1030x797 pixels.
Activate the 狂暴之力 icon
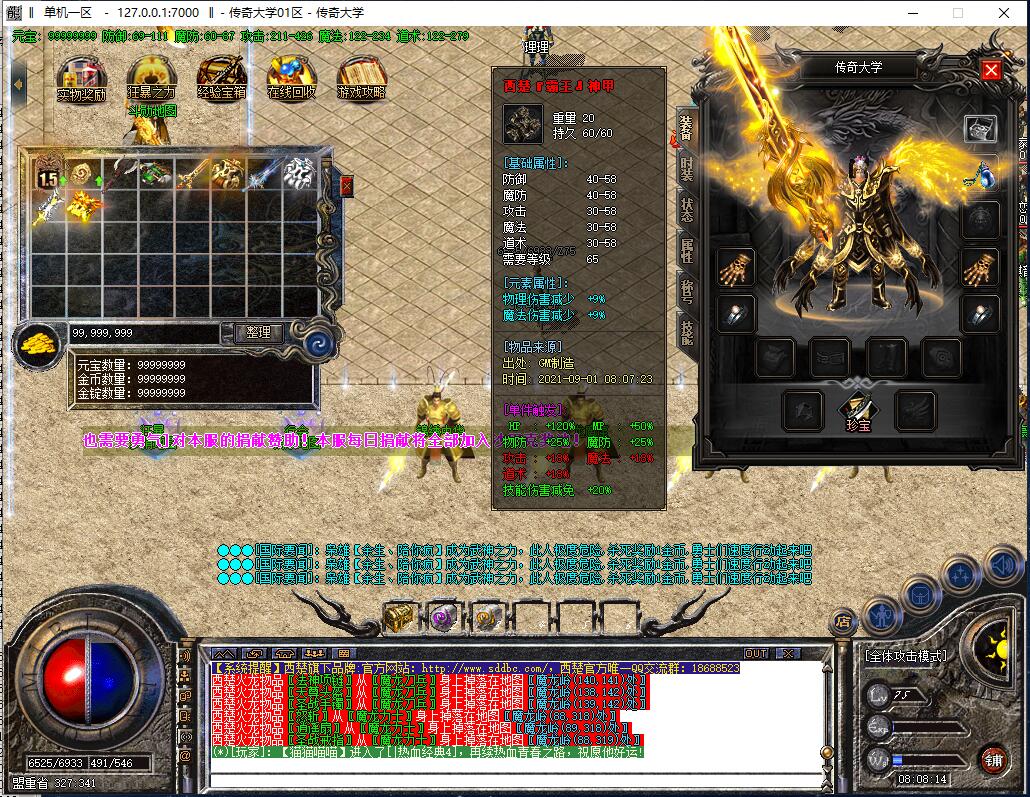point(151,79)
